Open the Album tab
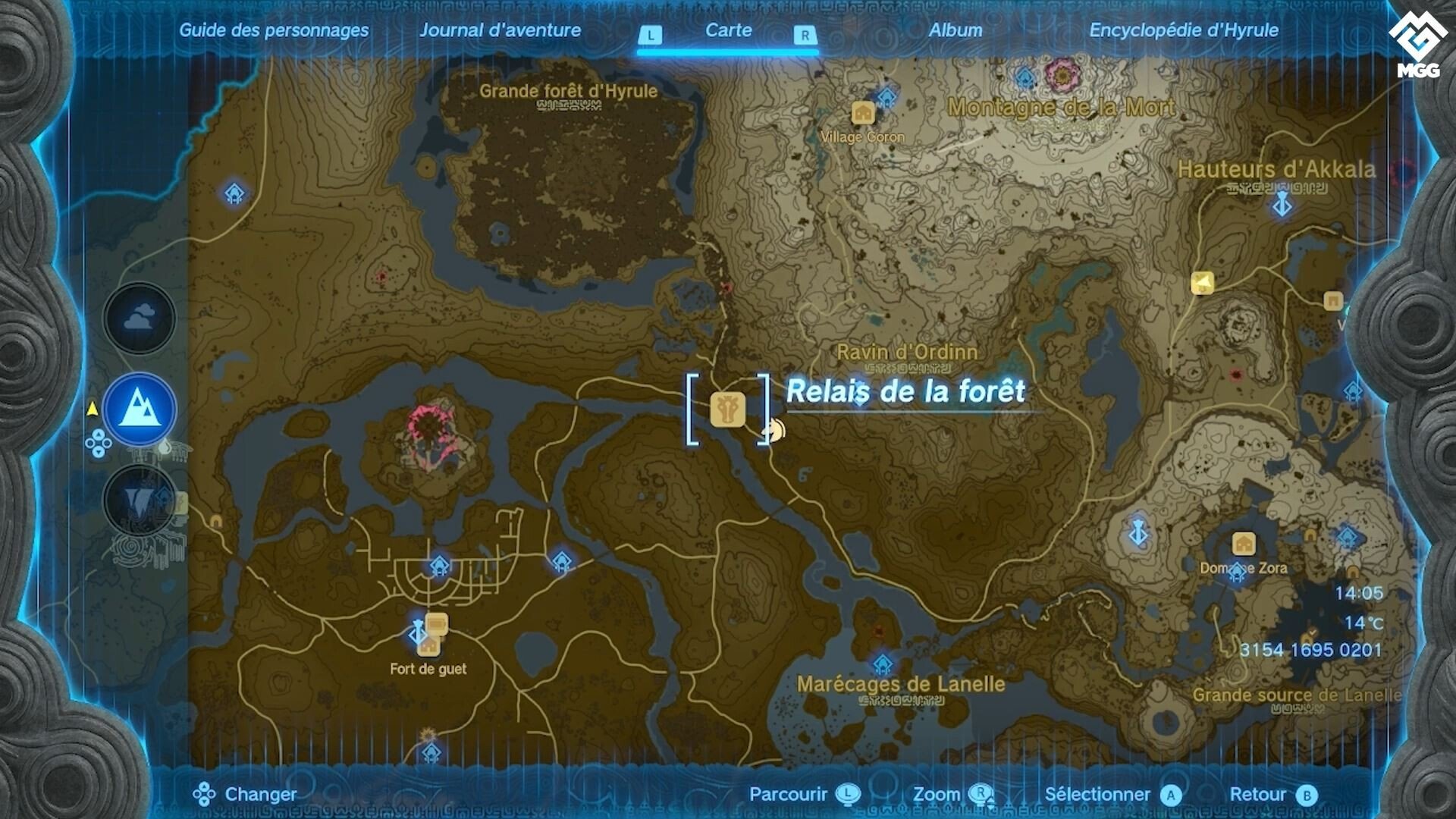This screenshot has width=1456, height=819. pyautogui.click(x=957, y=31)
